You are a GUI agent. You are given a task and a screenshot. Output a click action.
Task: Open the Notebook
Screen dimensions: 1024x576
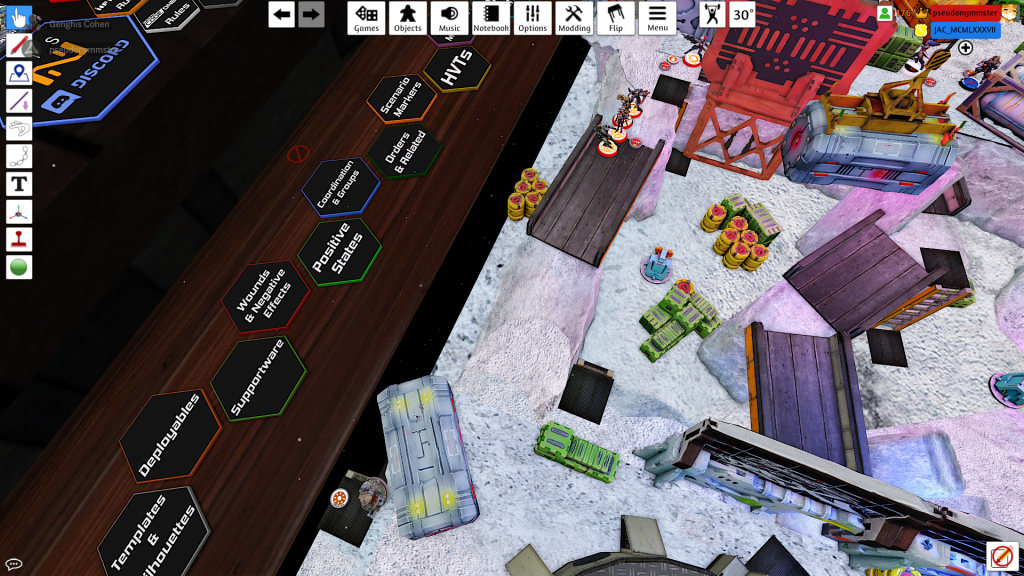coord(491,17)
